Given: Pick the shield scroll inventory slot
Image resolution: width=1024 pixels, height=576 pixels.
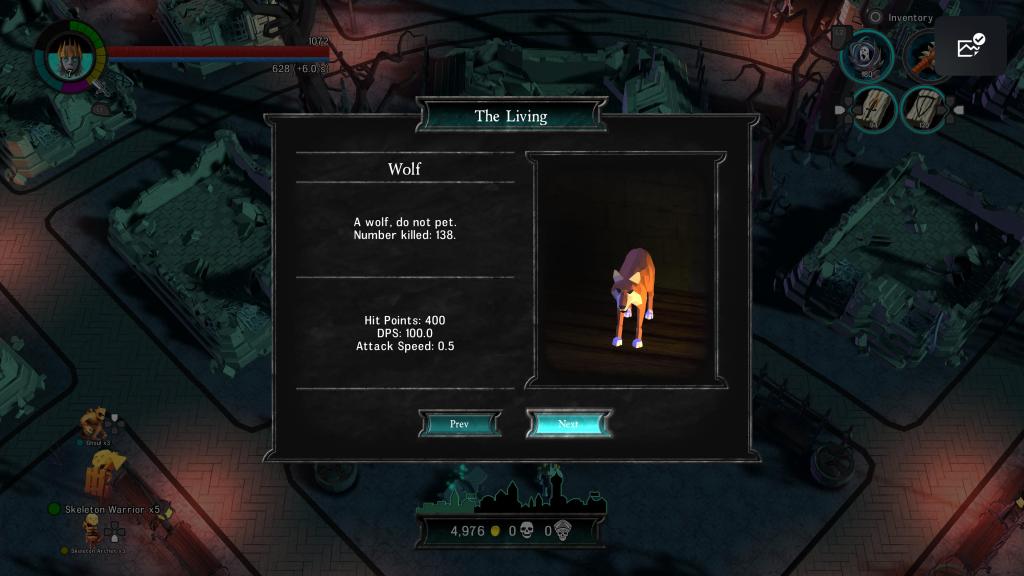Looking at the screenshot, I should pyautogui.click(x=923, y=108).
